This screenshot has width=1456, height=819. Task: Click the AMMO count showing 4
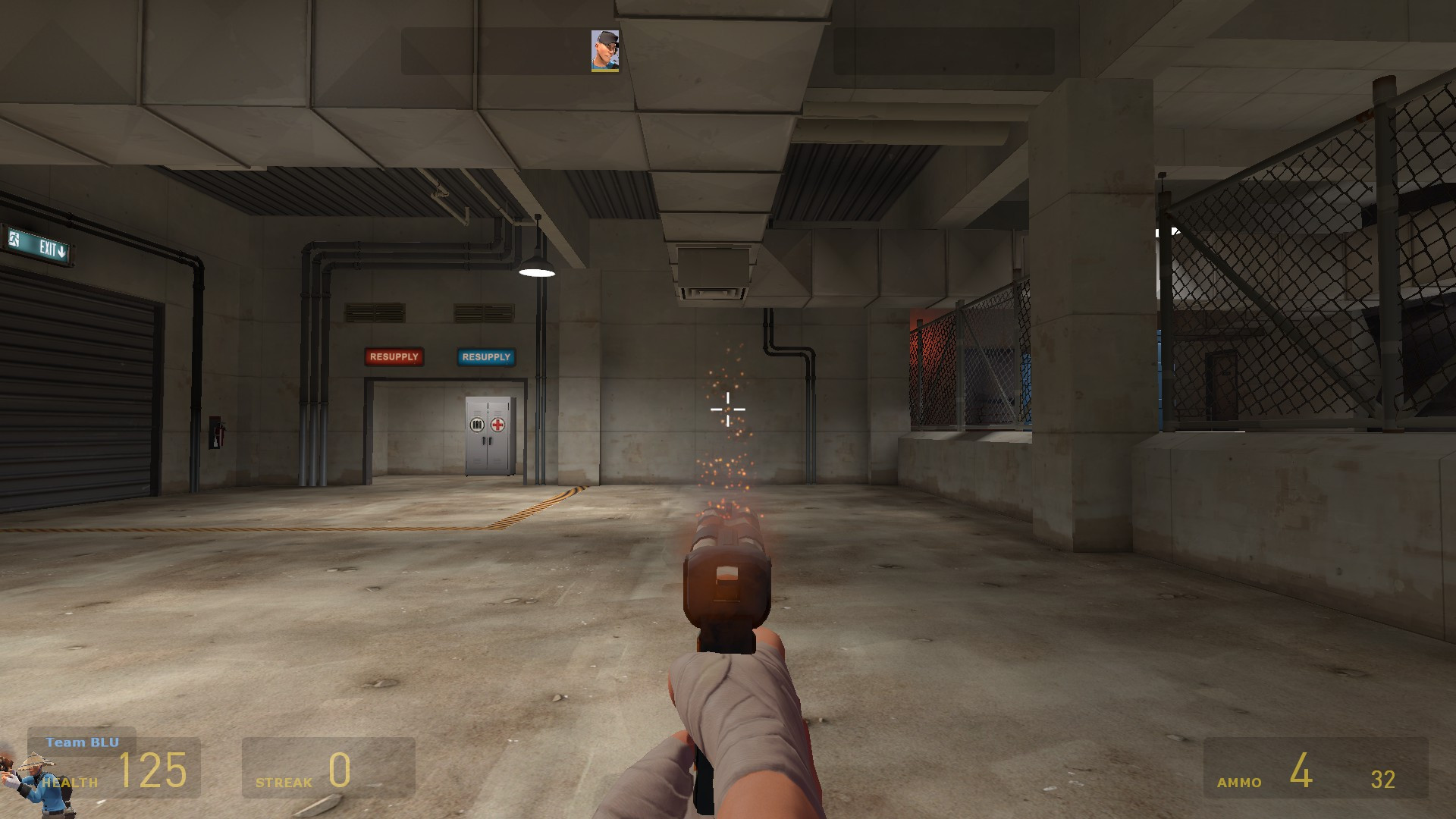(x=1303, y=770)
